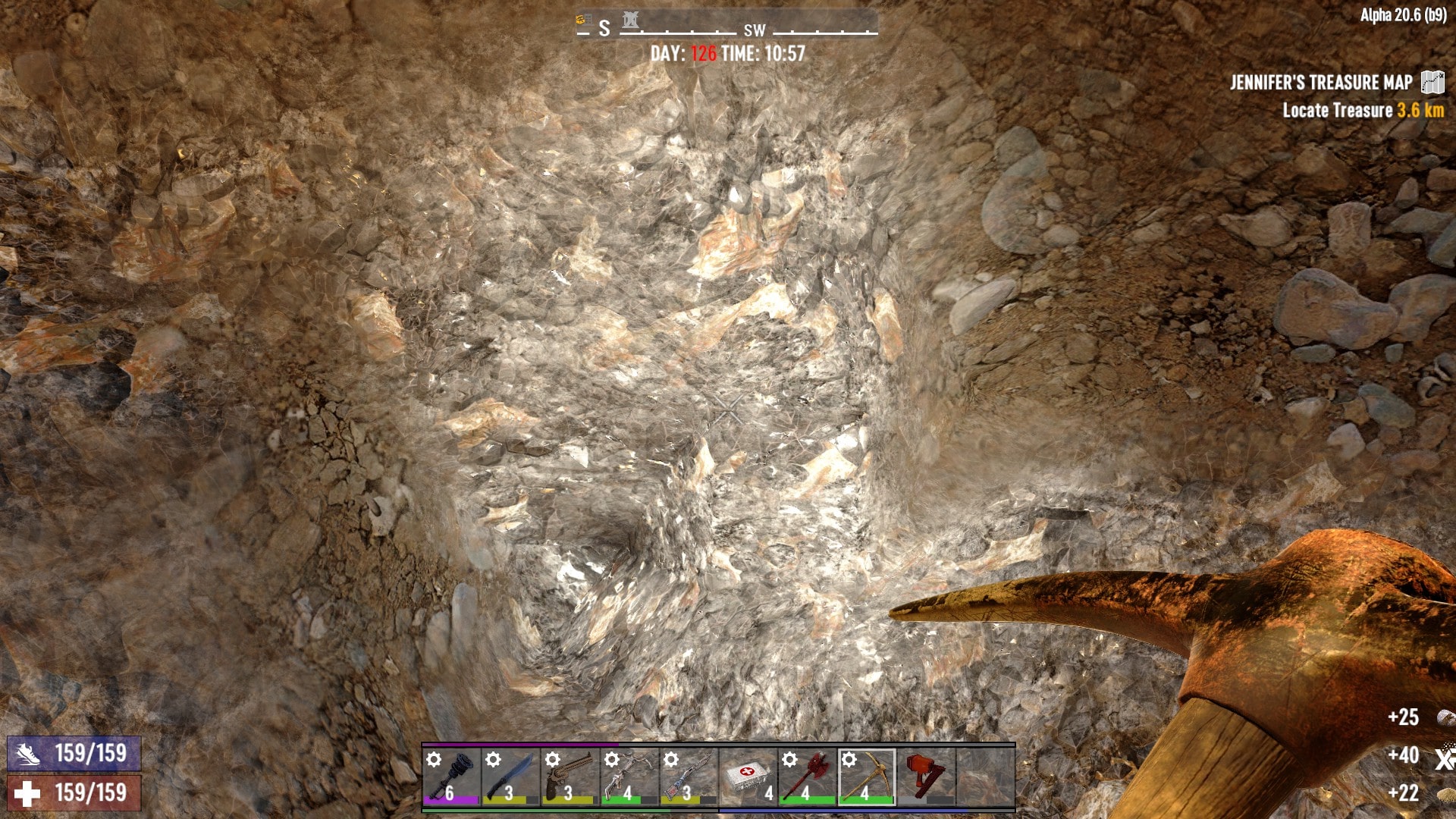1456x819 pixels.
Task: Equip the red fire axe slot
Action: [807, 777]
